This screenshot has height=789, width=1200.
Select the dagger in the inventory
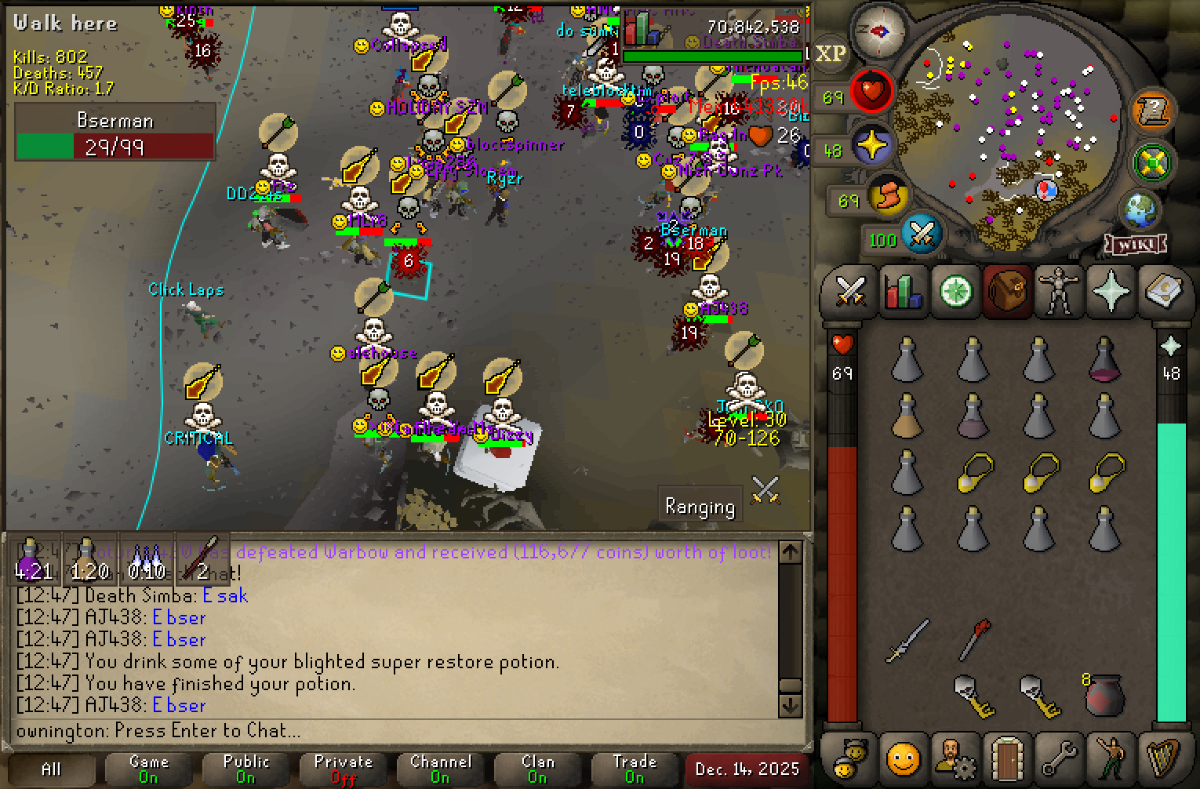(x=907, y=640)
